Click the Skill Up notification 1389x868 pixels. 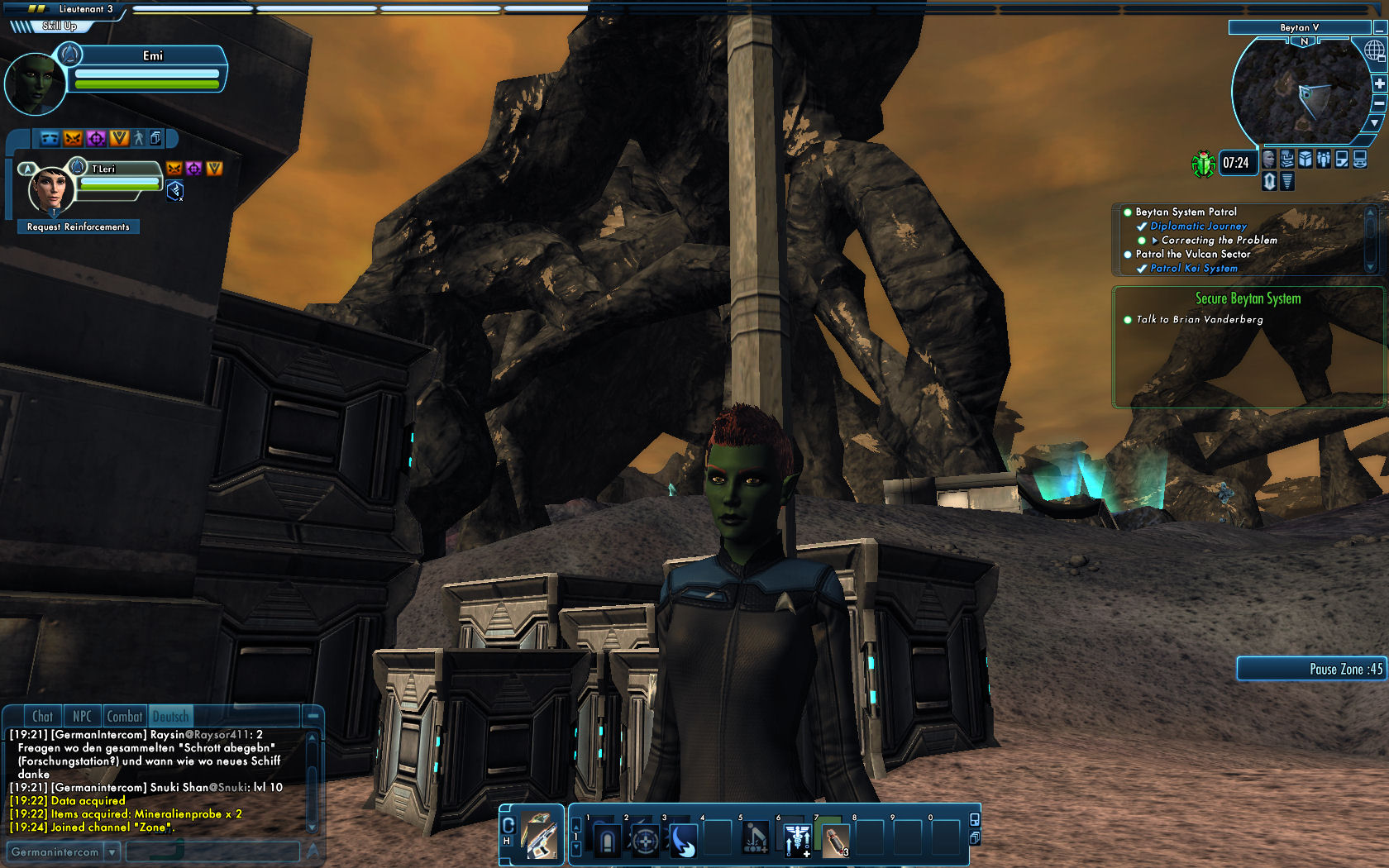click(x=59, y=26)
